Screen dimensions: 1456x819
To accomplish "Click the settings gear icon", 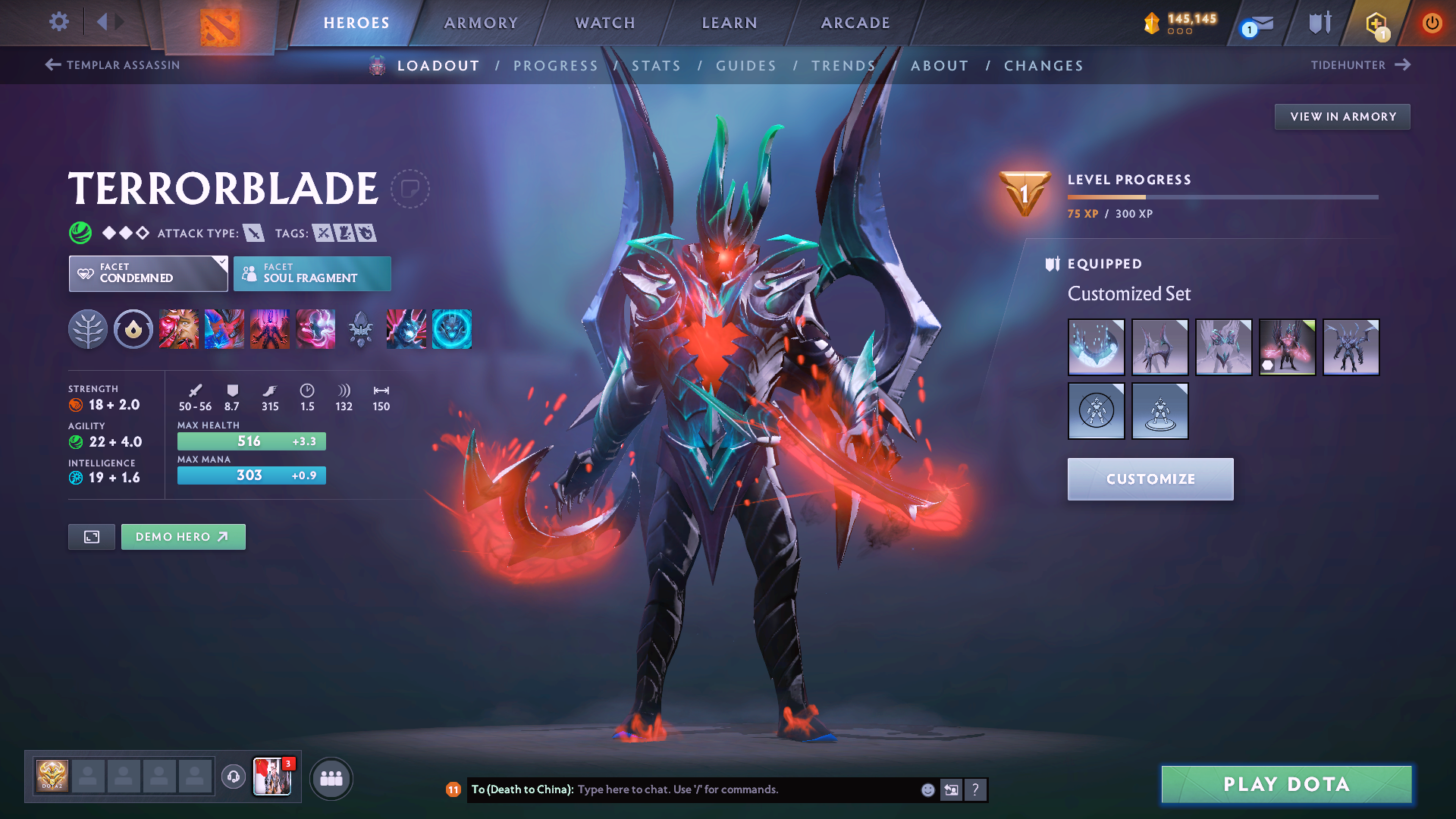I will coord(58,23).
